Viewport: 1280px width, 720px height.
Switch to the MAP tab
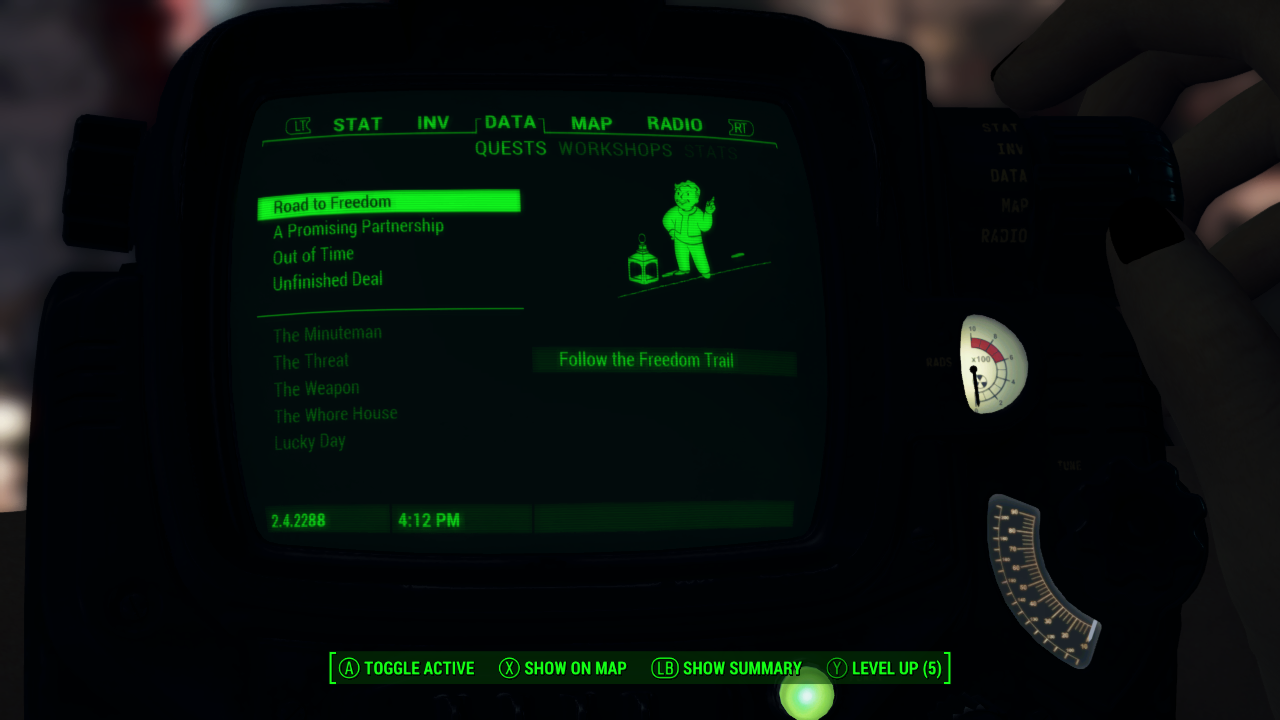click(x=591, y=123)
